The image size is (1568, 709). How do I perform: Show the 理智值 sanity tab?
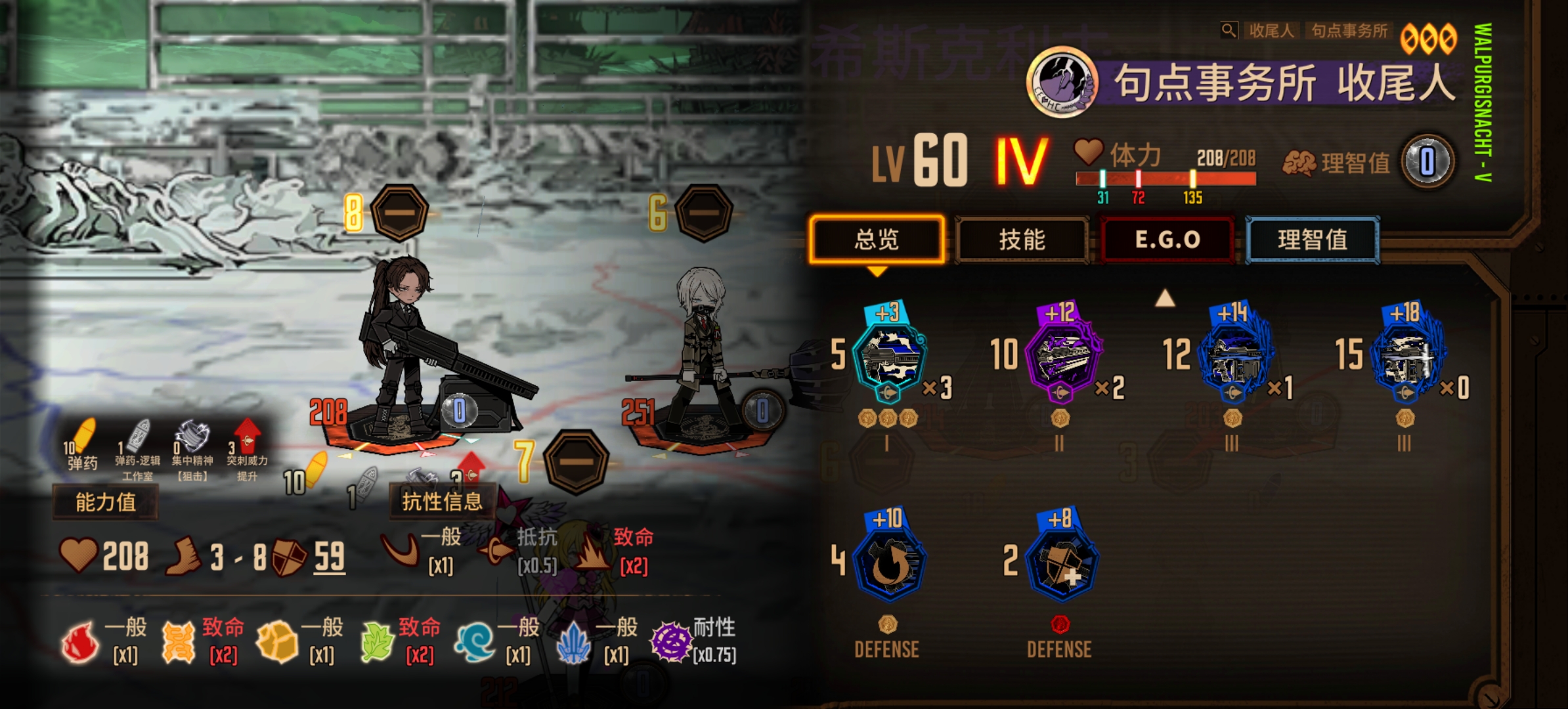[x=1312, y=240]
